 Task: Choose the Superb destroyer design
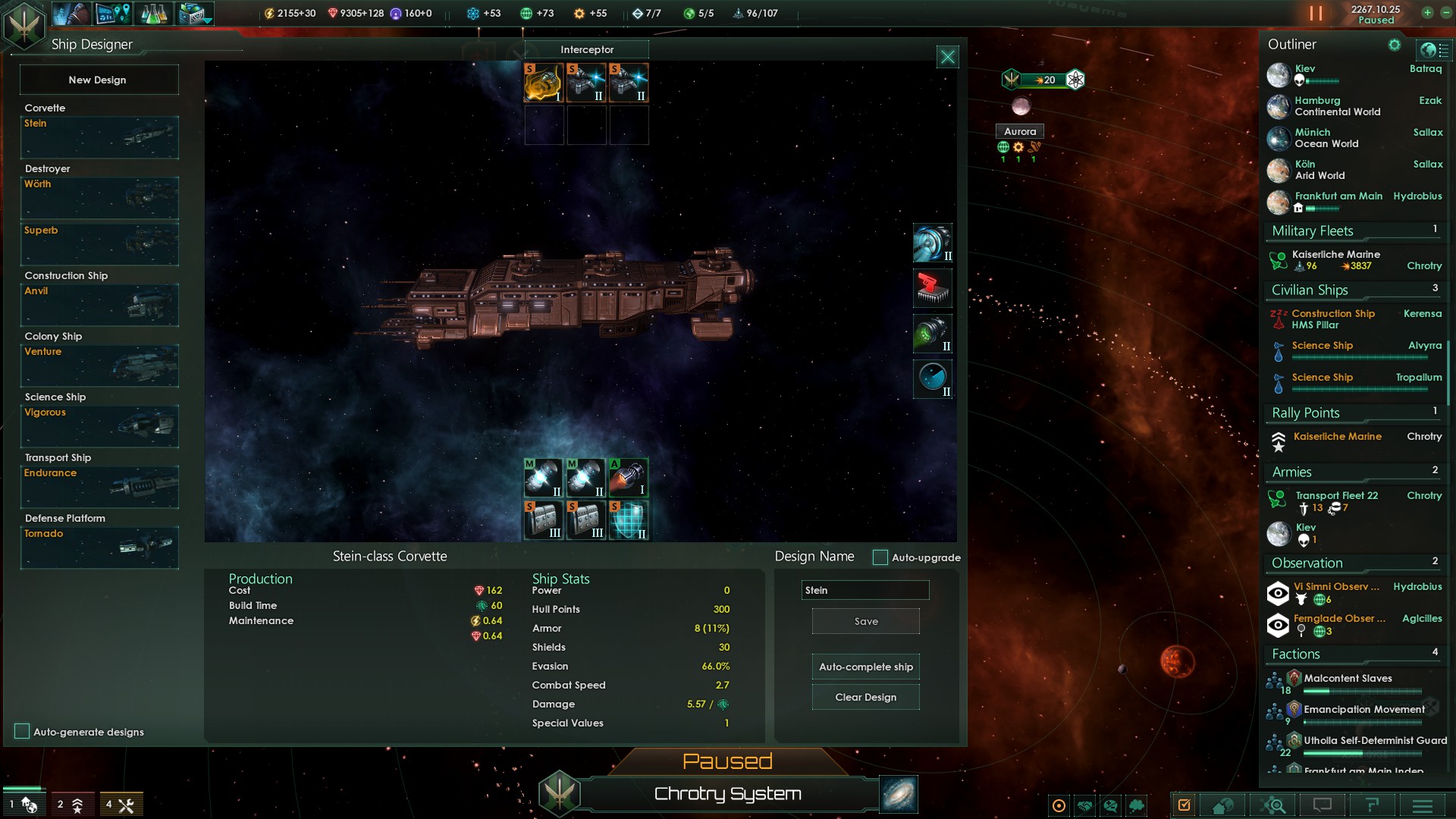tap(99, 243)
